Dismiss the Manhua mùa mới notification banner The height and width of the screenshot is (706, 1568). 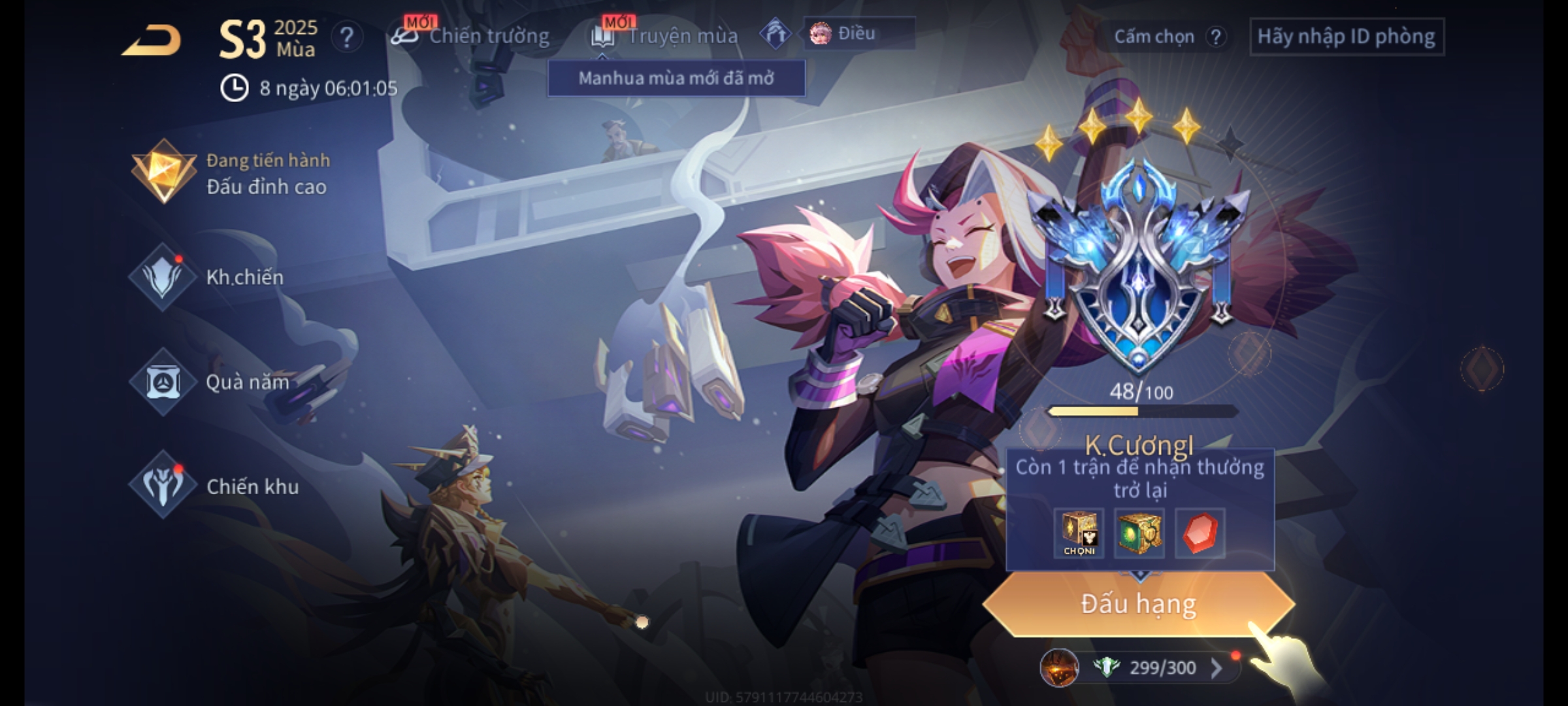(676, 78)
